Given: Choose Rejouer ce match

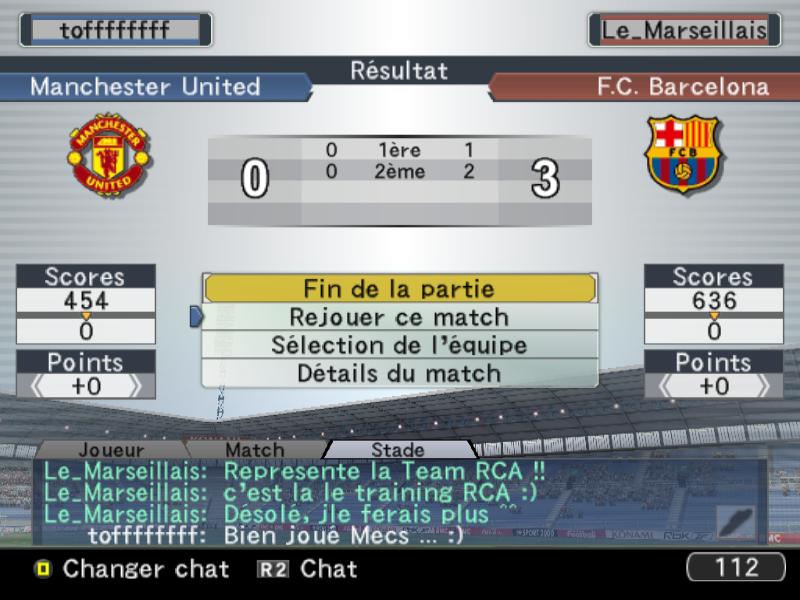Looking at the screenshot, I should click(x=399, y=317).
